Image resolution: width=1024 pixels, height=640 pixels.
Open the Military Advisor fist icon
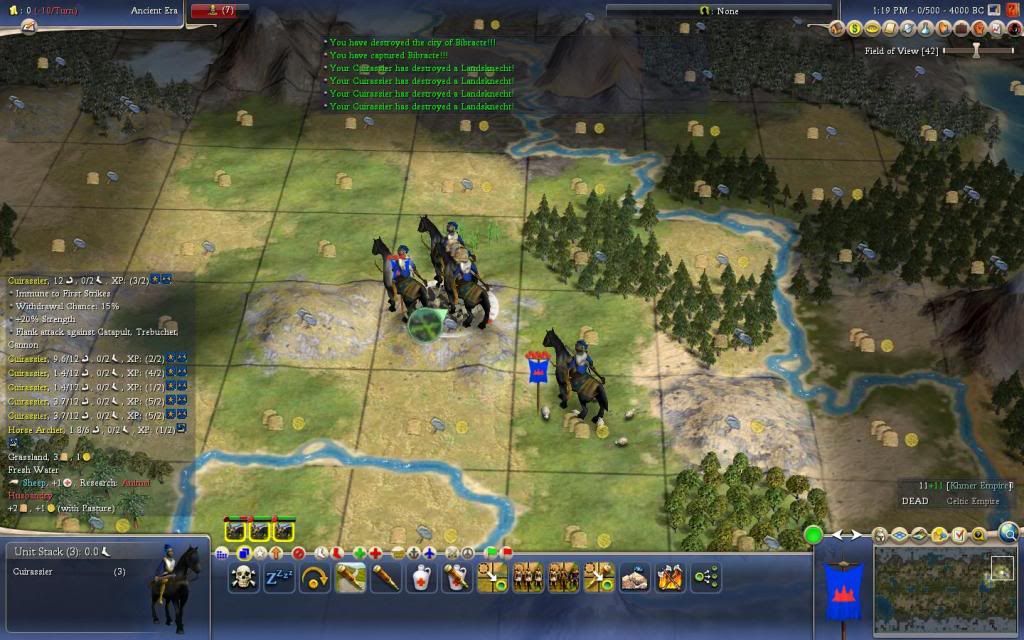click(x=980, y=29)
